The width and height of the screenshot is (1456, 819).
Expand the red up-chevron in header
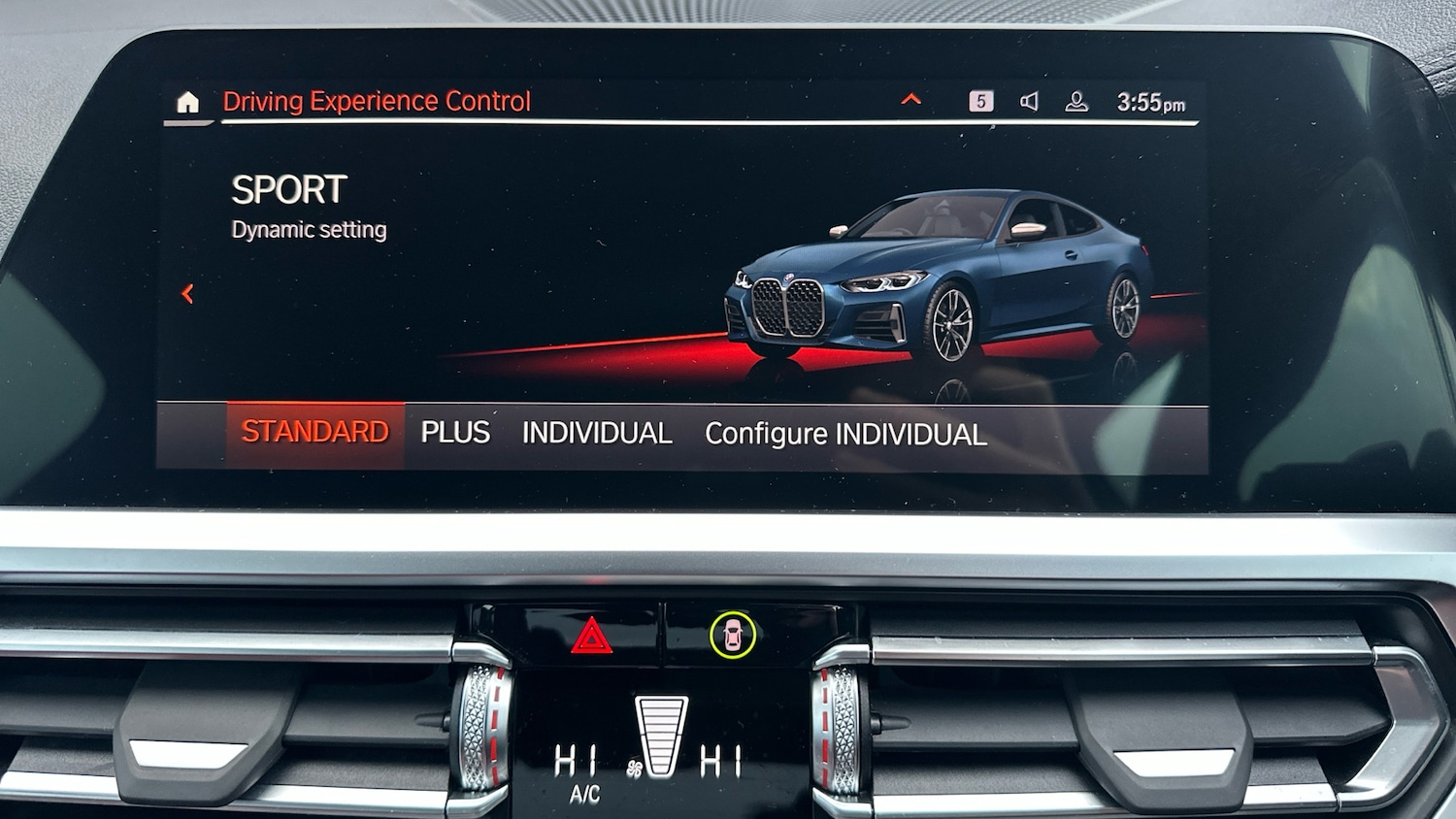point(910,99)
